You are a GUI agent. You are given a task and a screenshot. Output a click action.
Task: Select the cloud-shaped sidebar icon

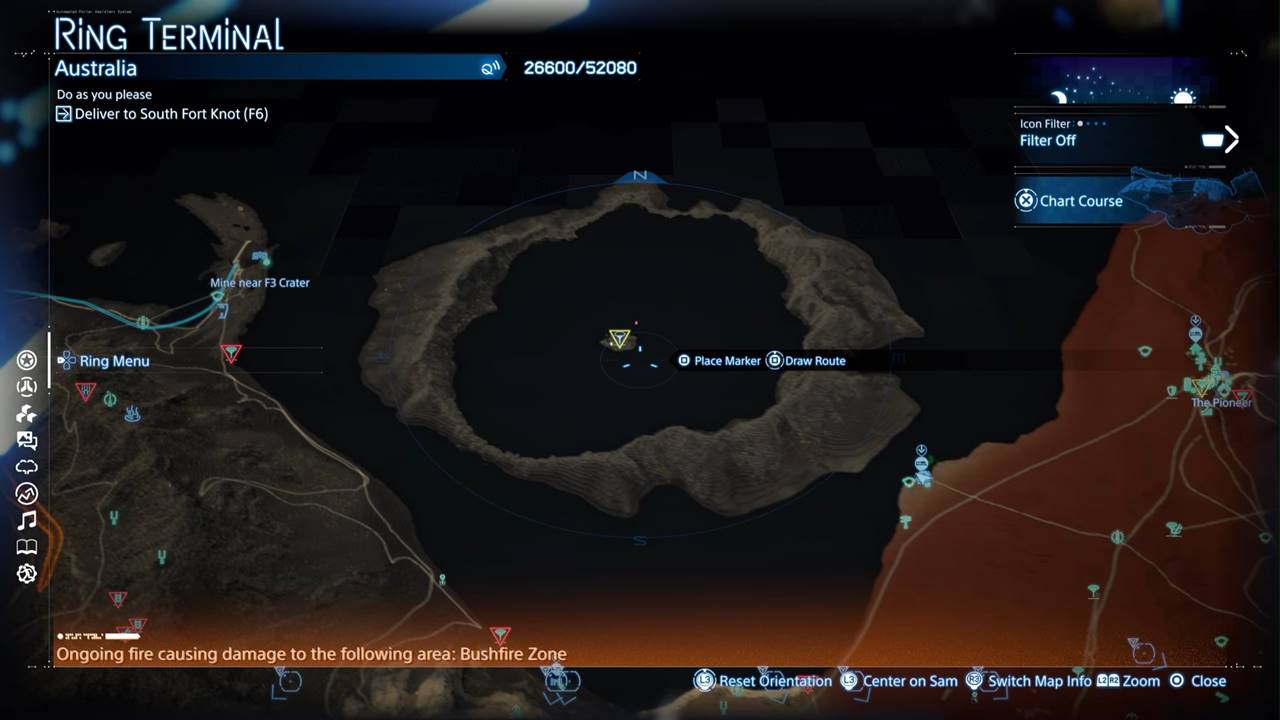[27, 467]
